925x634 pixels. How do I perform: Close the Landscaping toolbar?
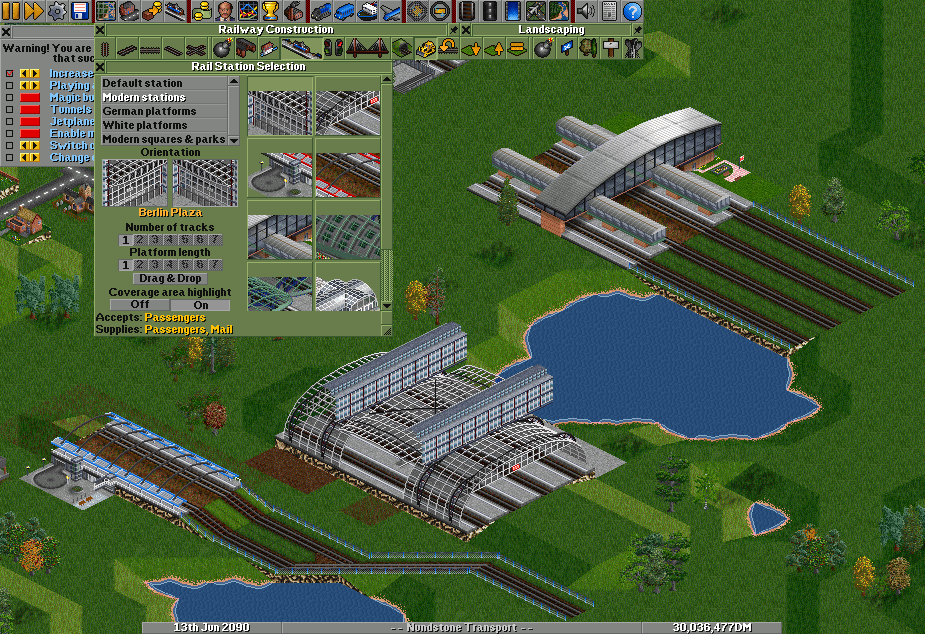466,29
